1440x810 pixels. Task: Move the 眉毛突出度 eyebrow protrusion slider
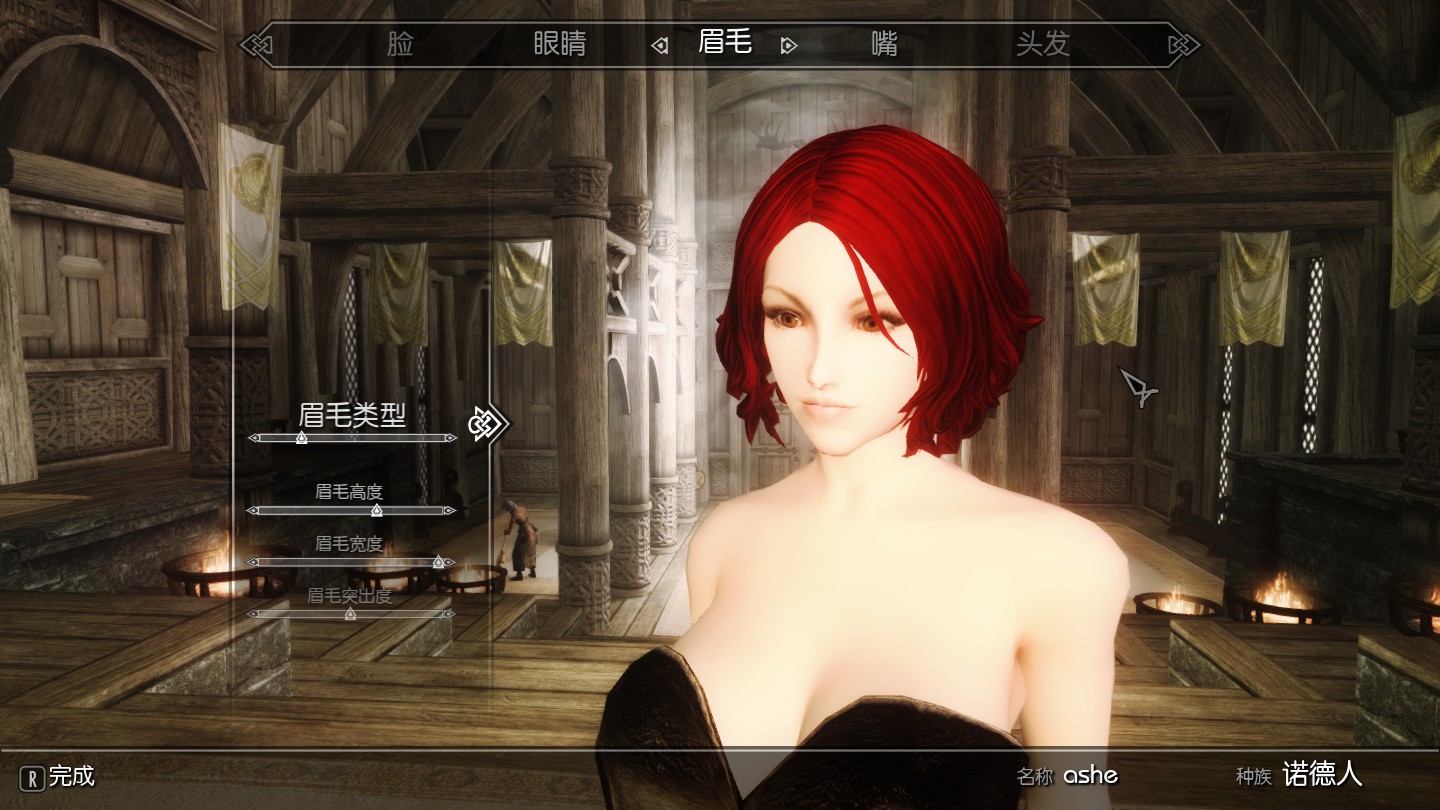coord(350,614)
